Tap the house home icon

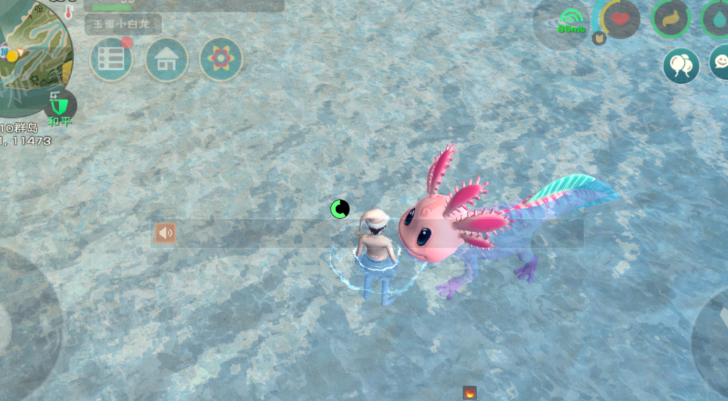pos(167,60)
